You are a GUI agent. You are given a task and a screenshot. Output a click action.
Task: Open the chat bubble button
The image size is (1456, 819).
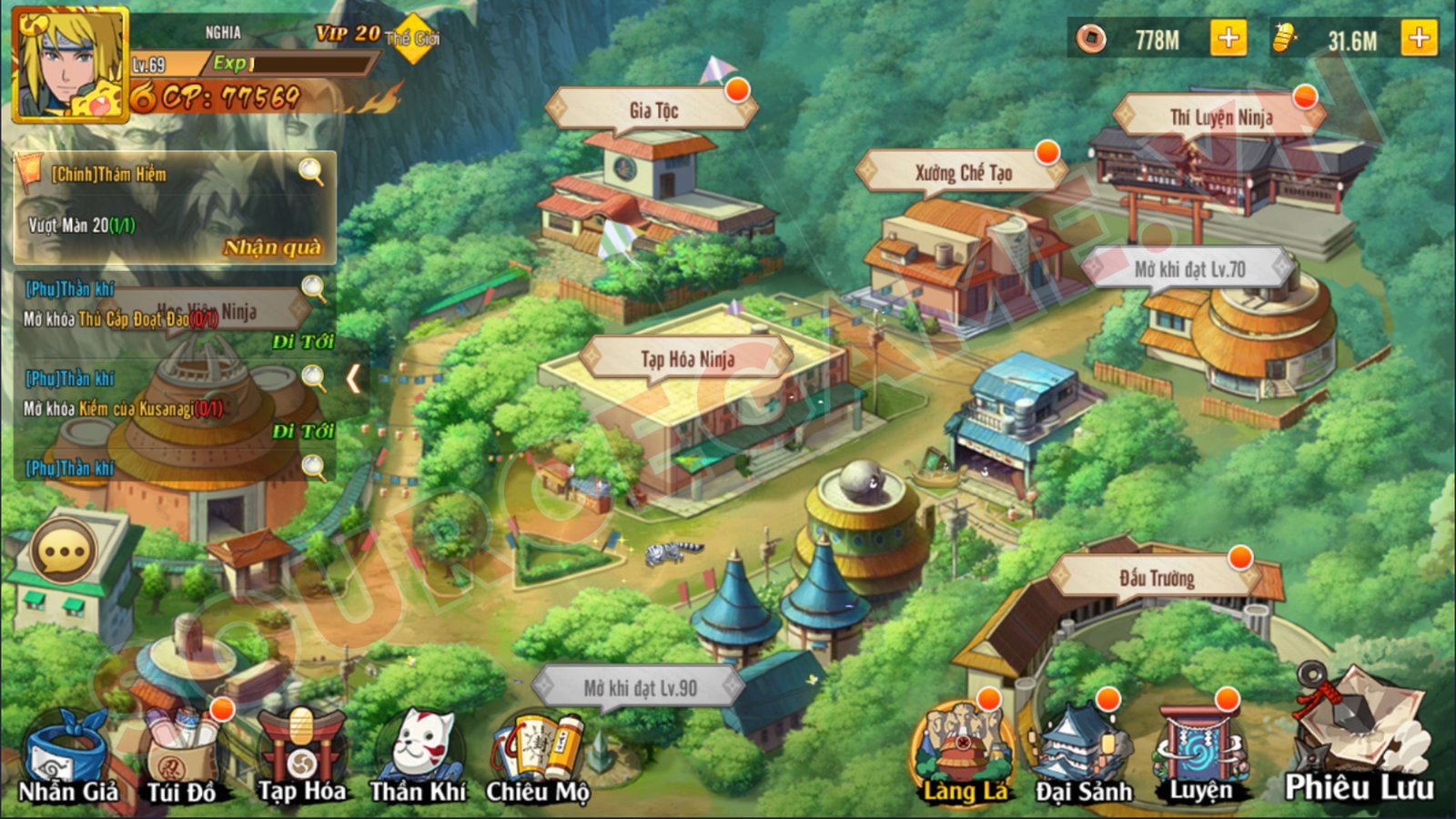63,551
